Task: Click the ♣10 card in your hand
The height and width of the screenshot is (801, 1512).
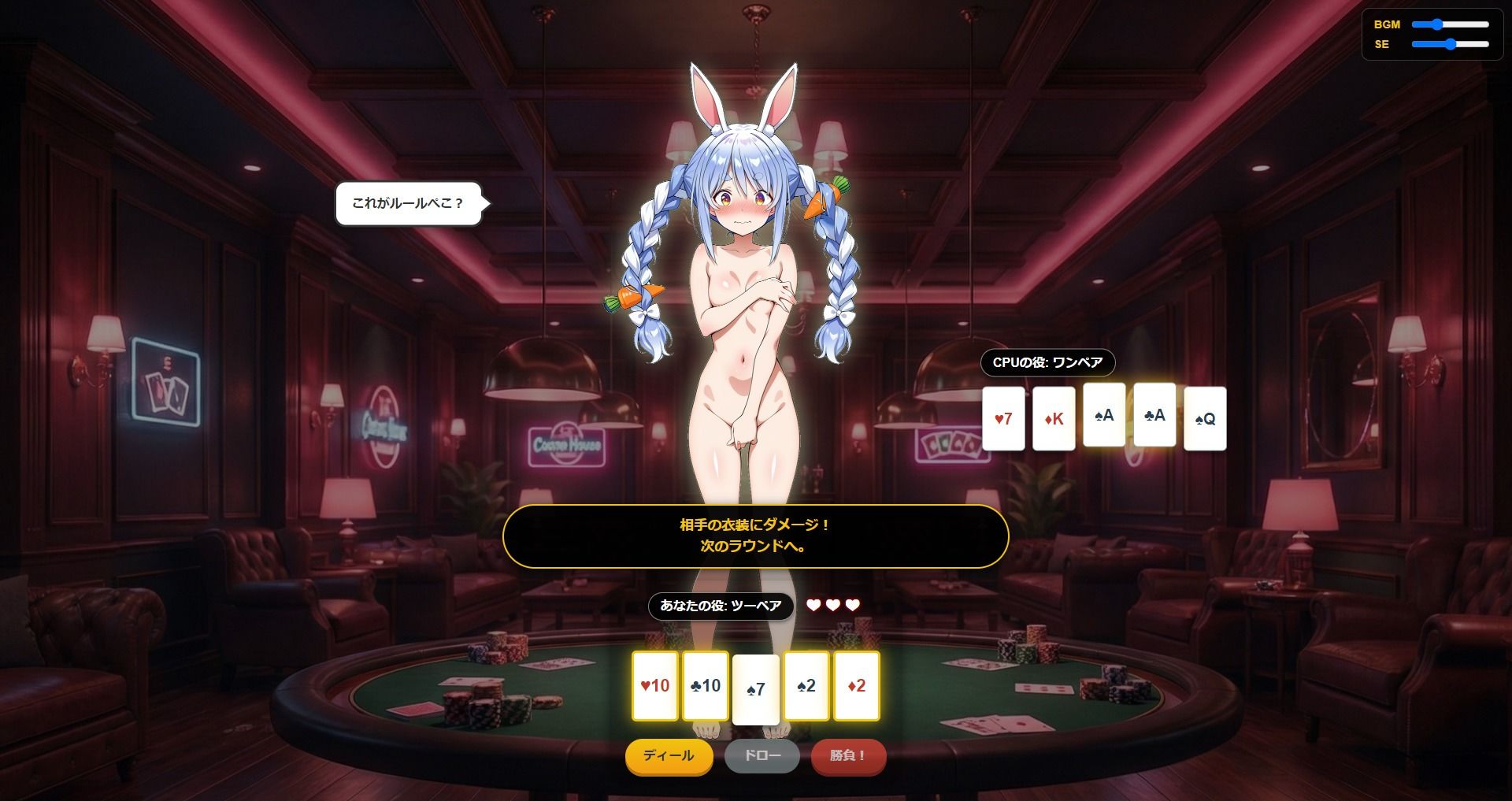Action: tap(705, 686)
